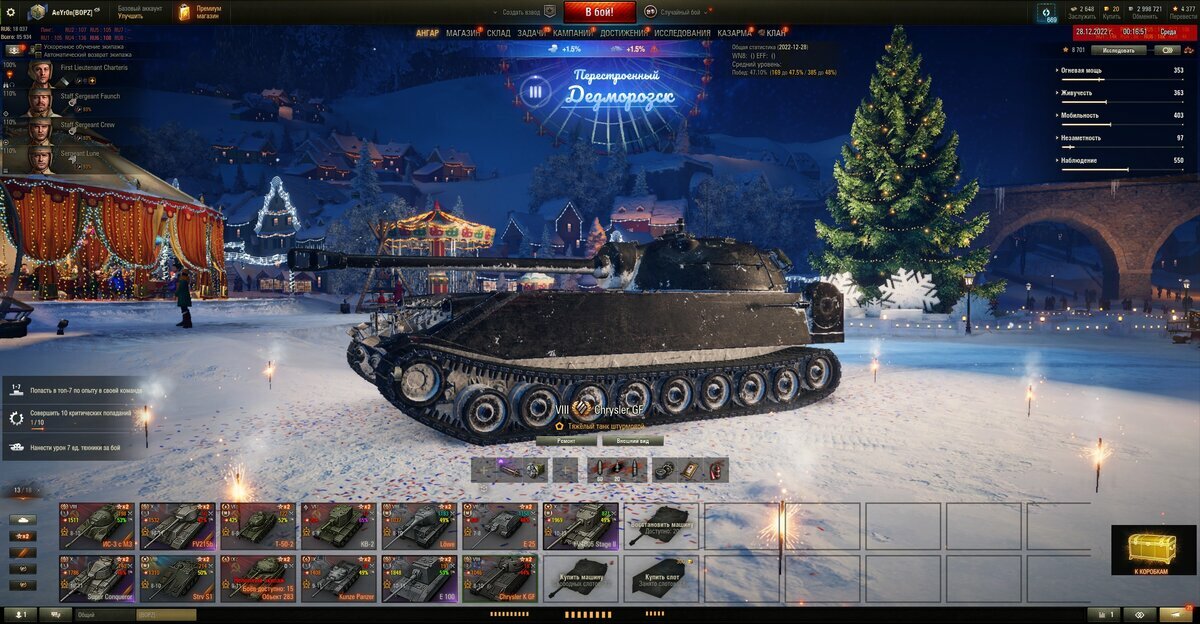Open the Внешний вид customization

[633, 440]
